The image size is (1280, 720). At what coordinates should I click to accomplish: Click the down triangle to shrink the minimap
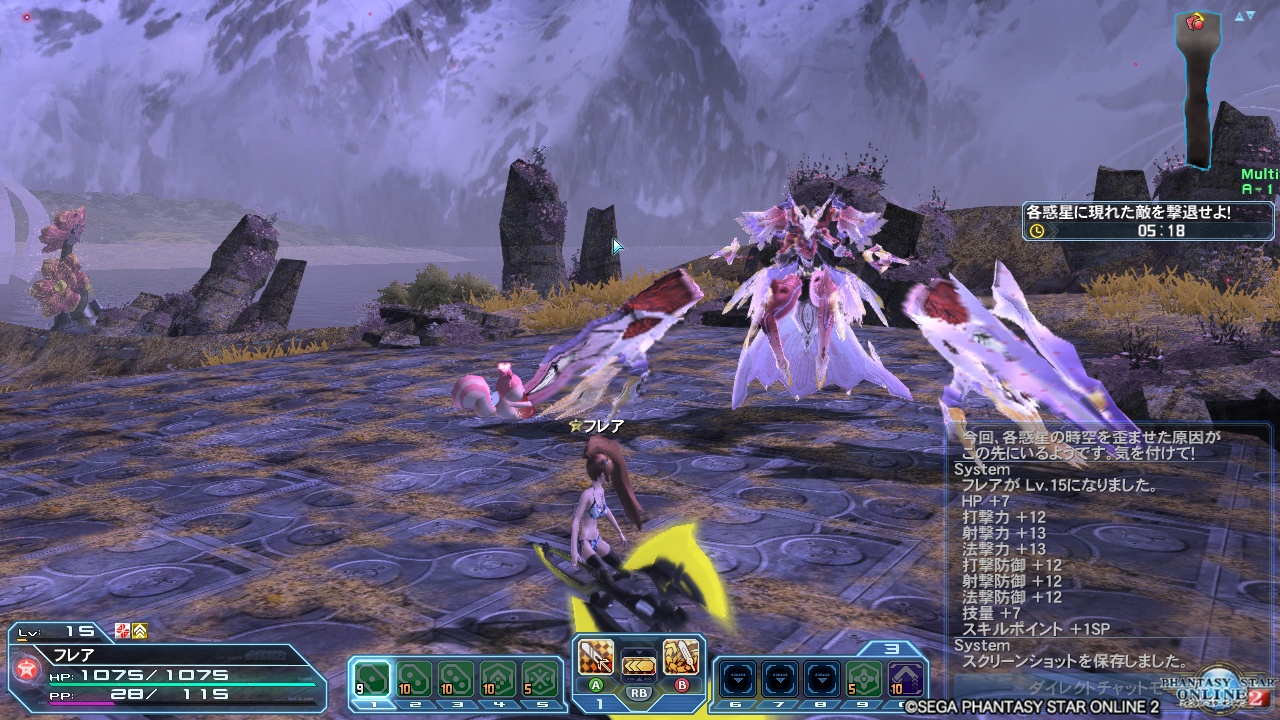(1250, 15)
